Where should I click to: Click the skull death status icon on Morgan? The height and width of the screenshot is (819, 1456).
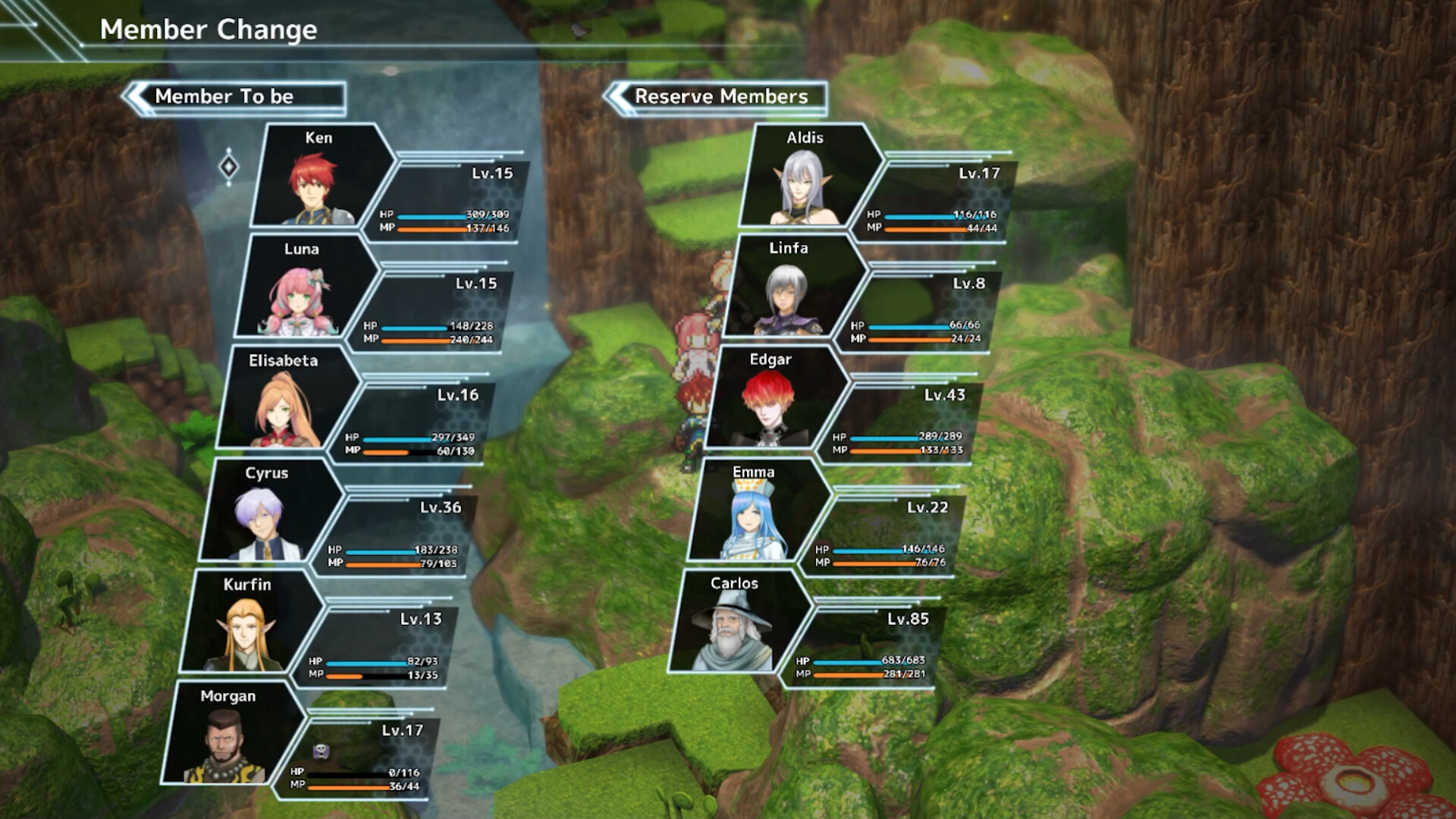(x=322, y=751)
